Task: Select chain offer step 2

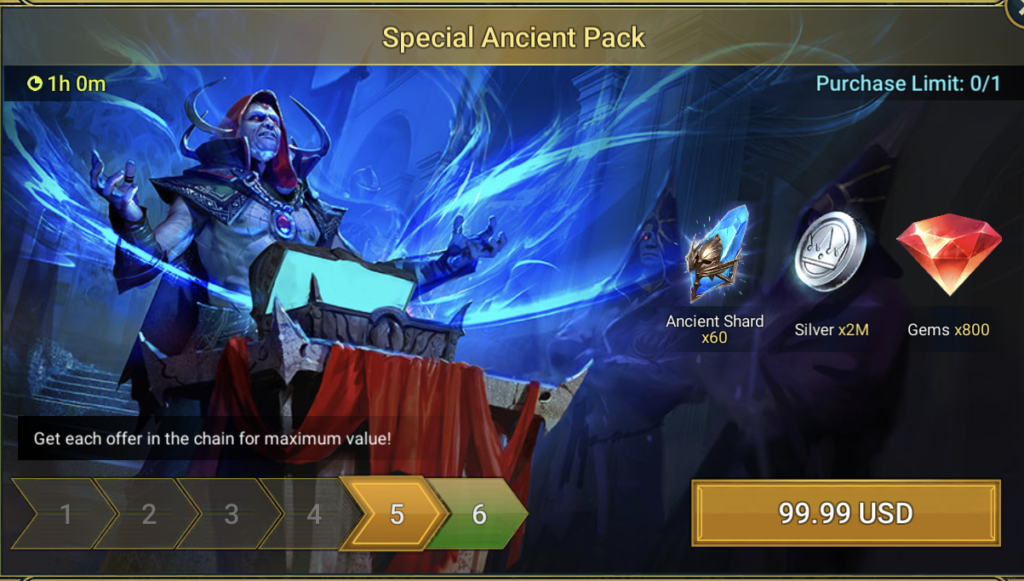Action: pos(148,514)
